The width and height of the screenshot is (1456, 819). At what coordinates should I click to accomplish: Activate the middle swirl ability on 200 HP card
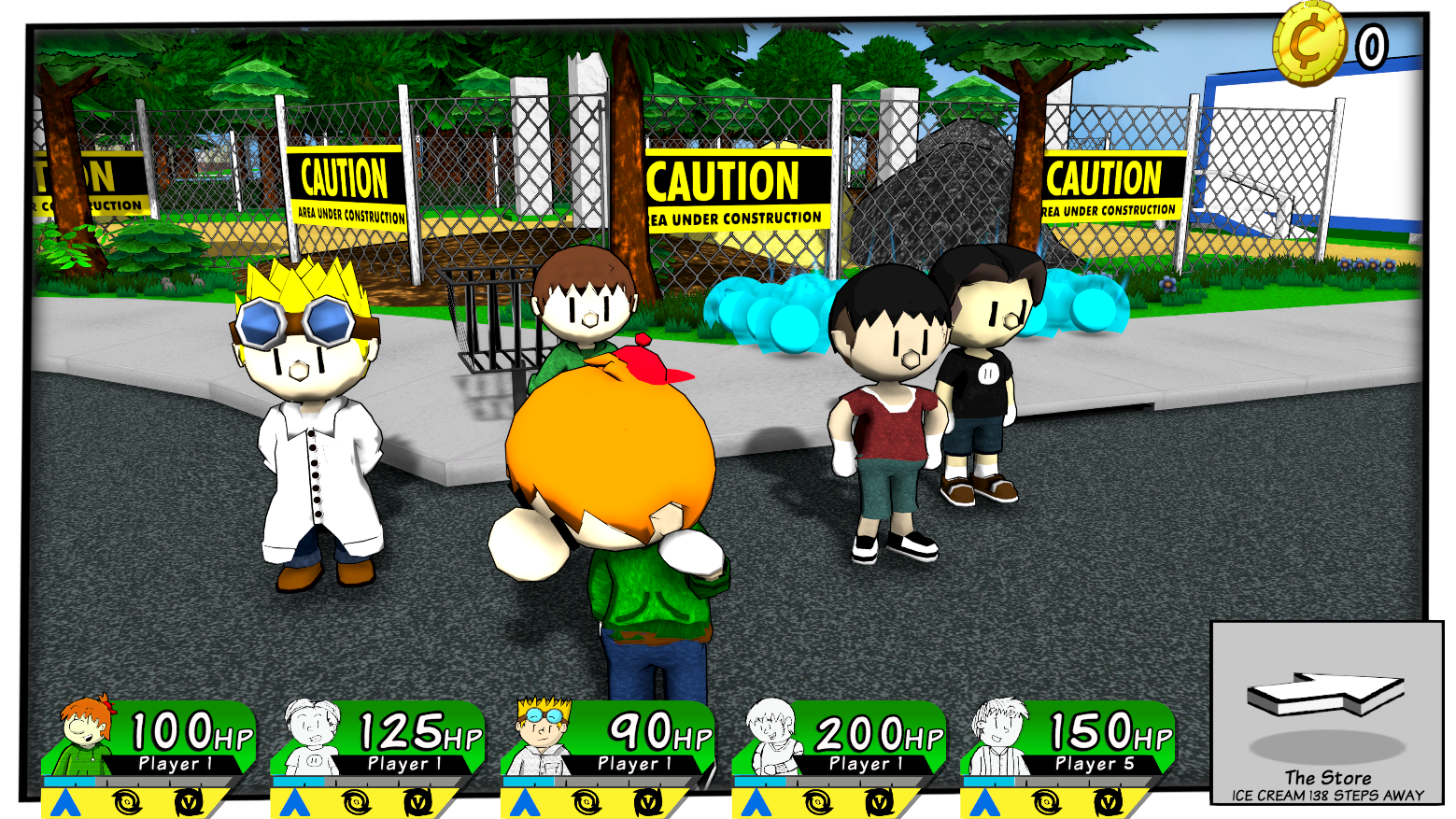(x=817, y=802)
